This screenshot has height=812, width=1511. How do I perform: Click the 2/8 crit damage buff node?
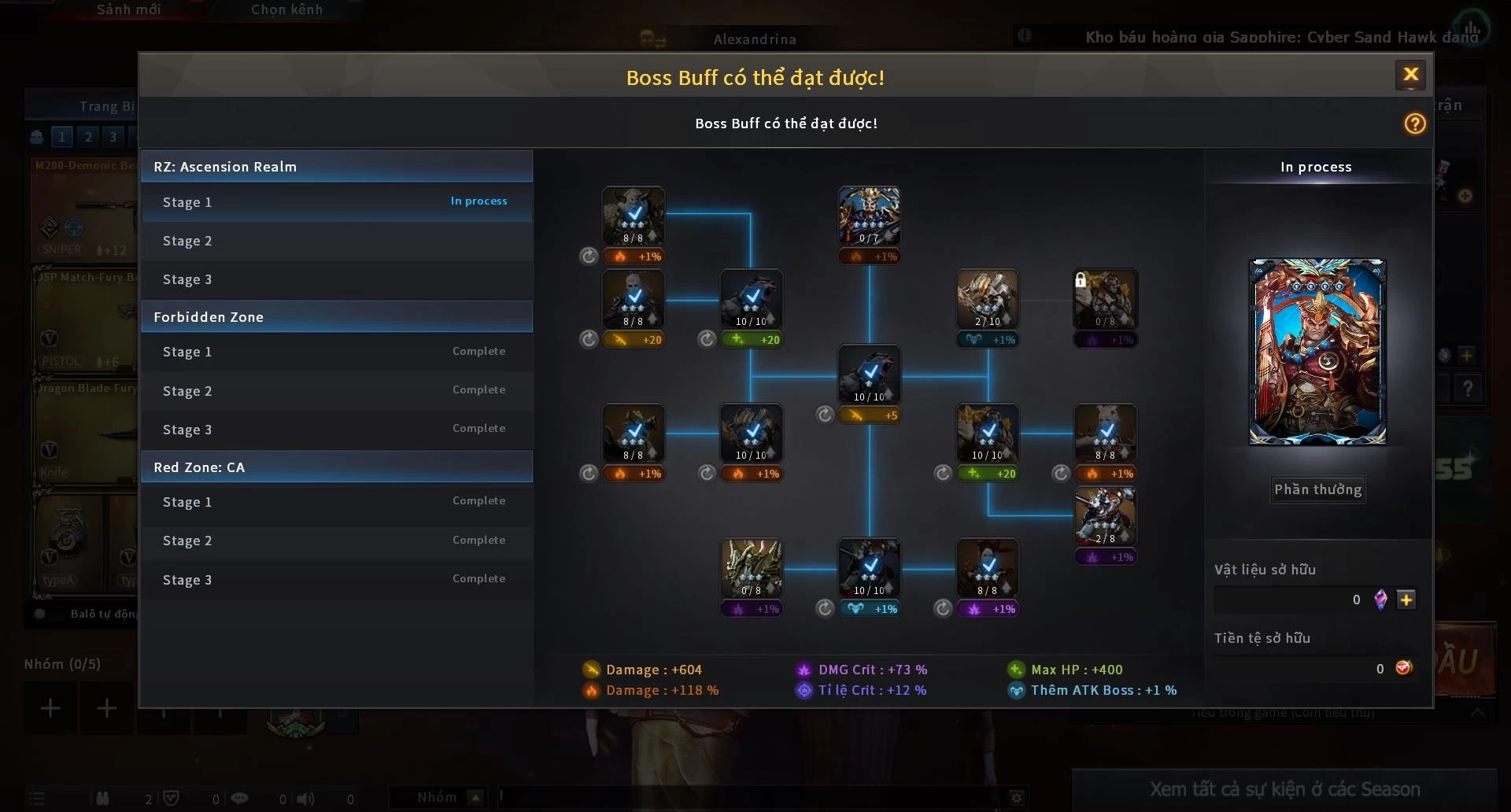pyautogui.click(x=1105, y=516)
